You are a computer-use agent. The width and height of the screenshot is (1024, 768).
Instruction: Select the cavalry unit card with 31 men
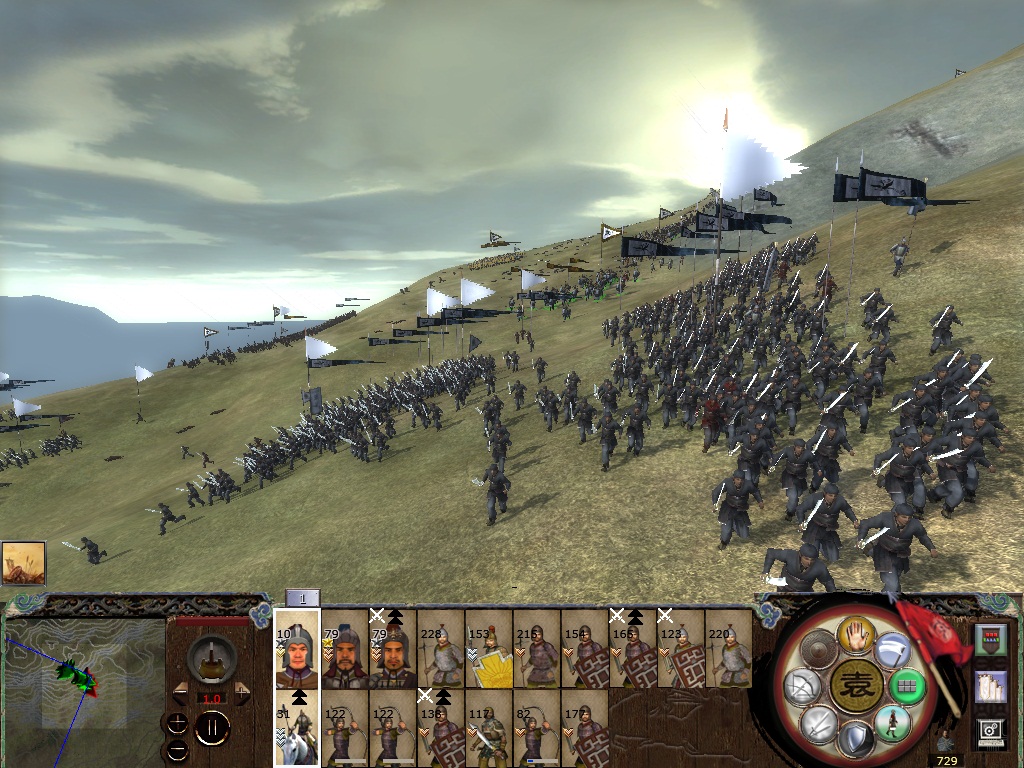click(x=297, y=730)
